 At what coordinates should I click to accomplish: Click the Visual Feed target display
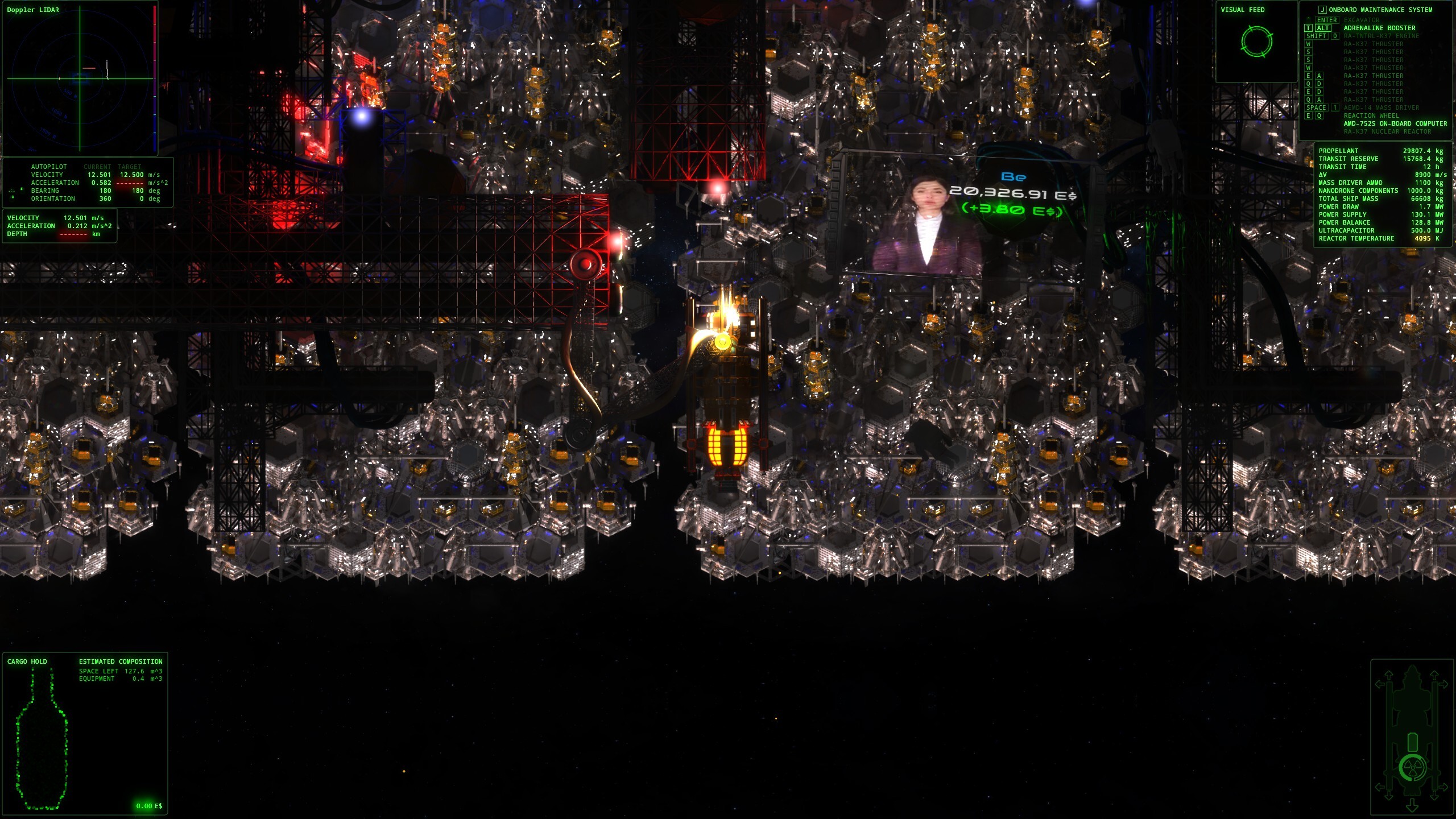click(1256, 42)
